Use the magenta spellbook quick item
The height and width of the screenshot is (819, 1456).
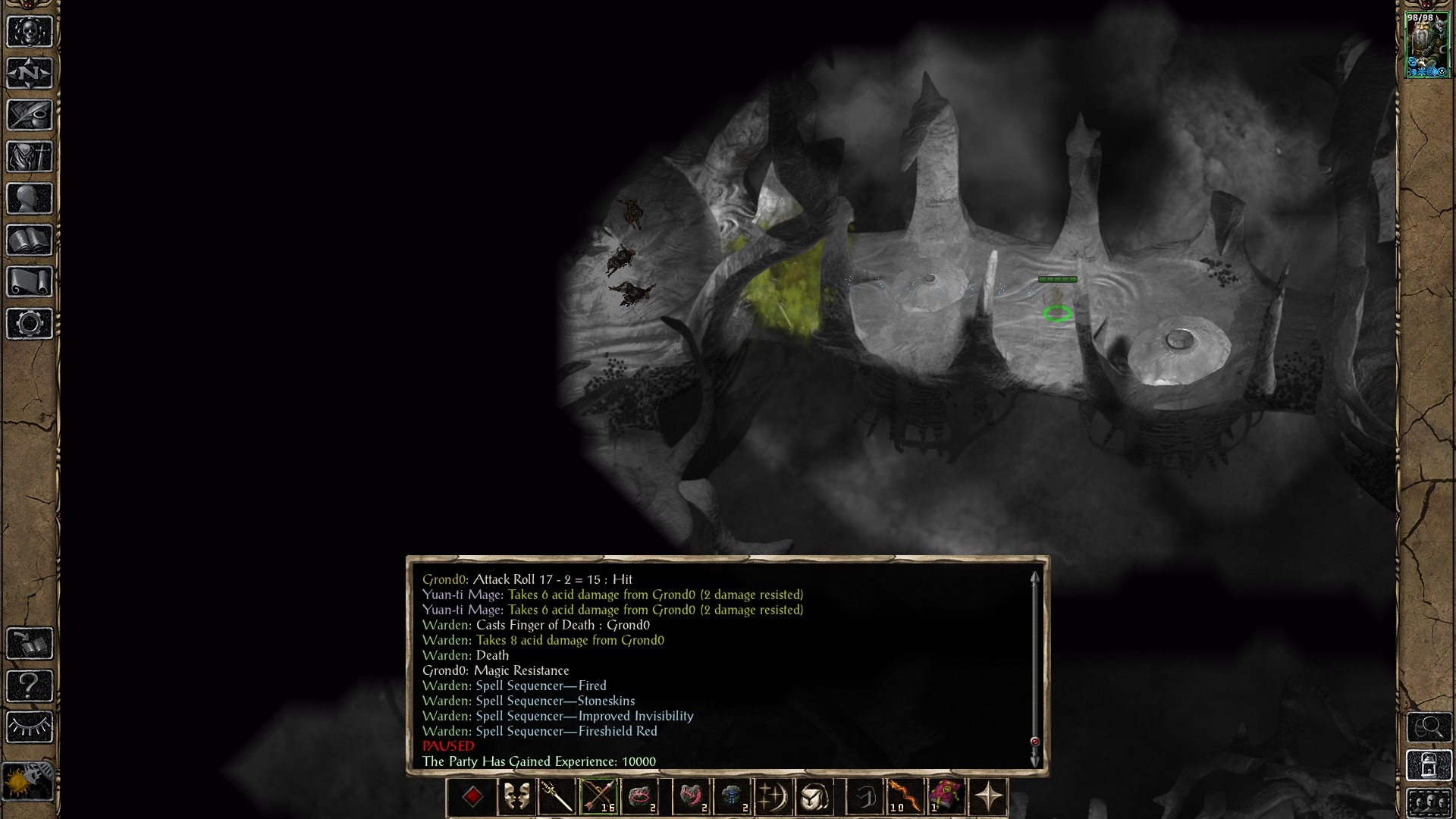click(x=946, y=797)
